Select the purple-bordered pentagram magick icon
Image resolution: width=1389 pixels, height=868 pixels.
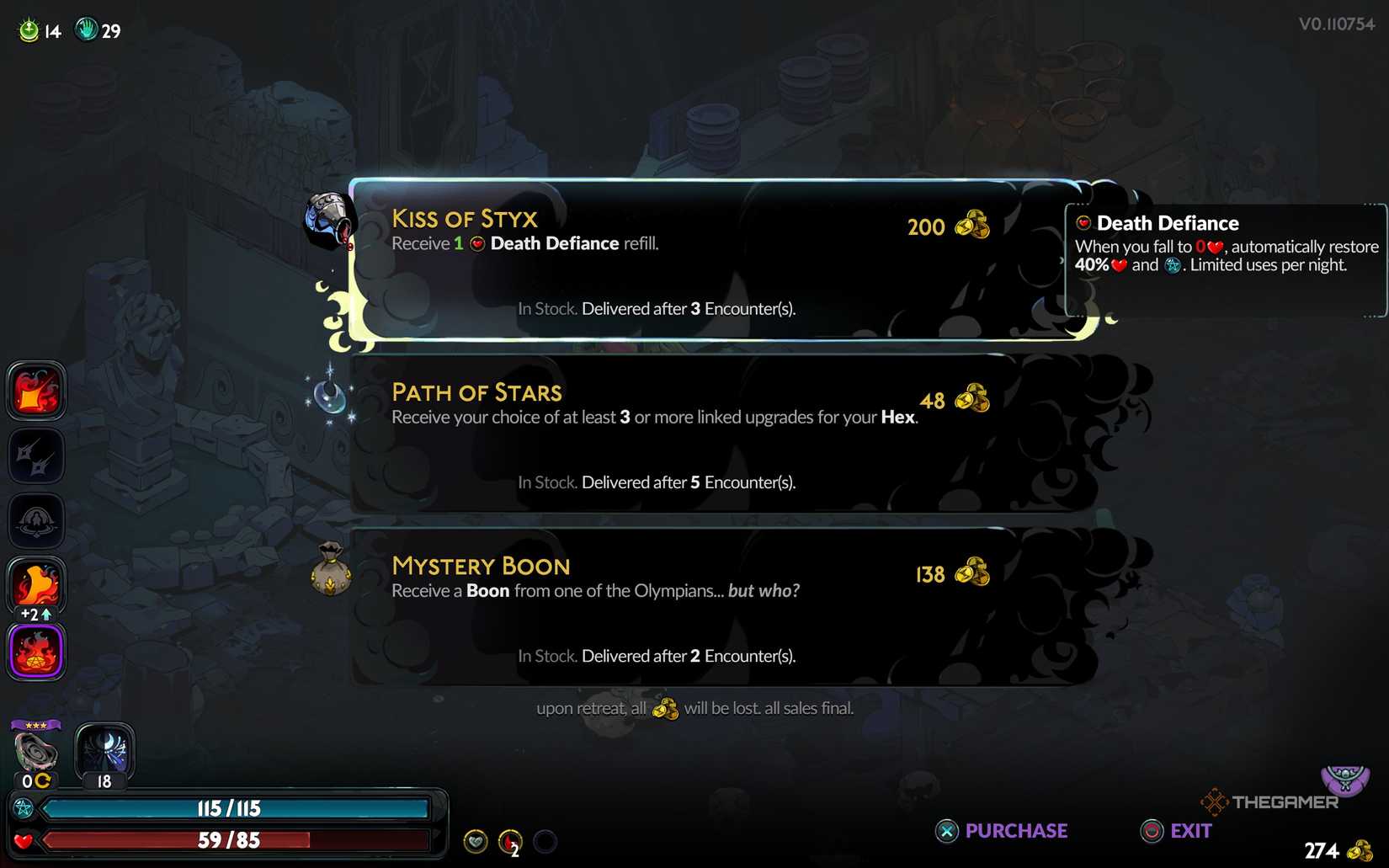[x=35, y=651]
